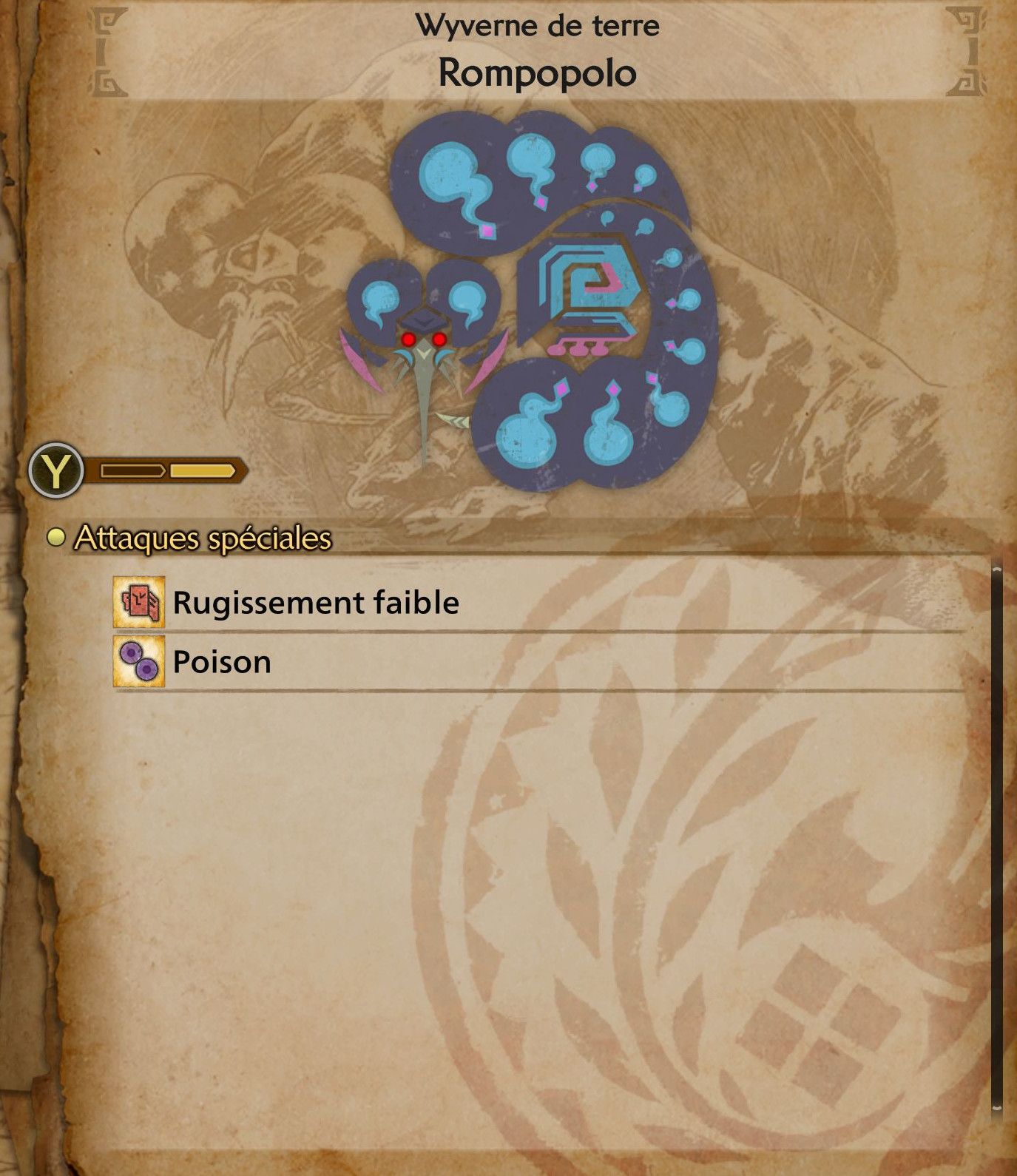Click the Rompopolo monster illustration icon
Image resolution: width=1017 pixels, height=1176 pixels.
tap(533, 296)
